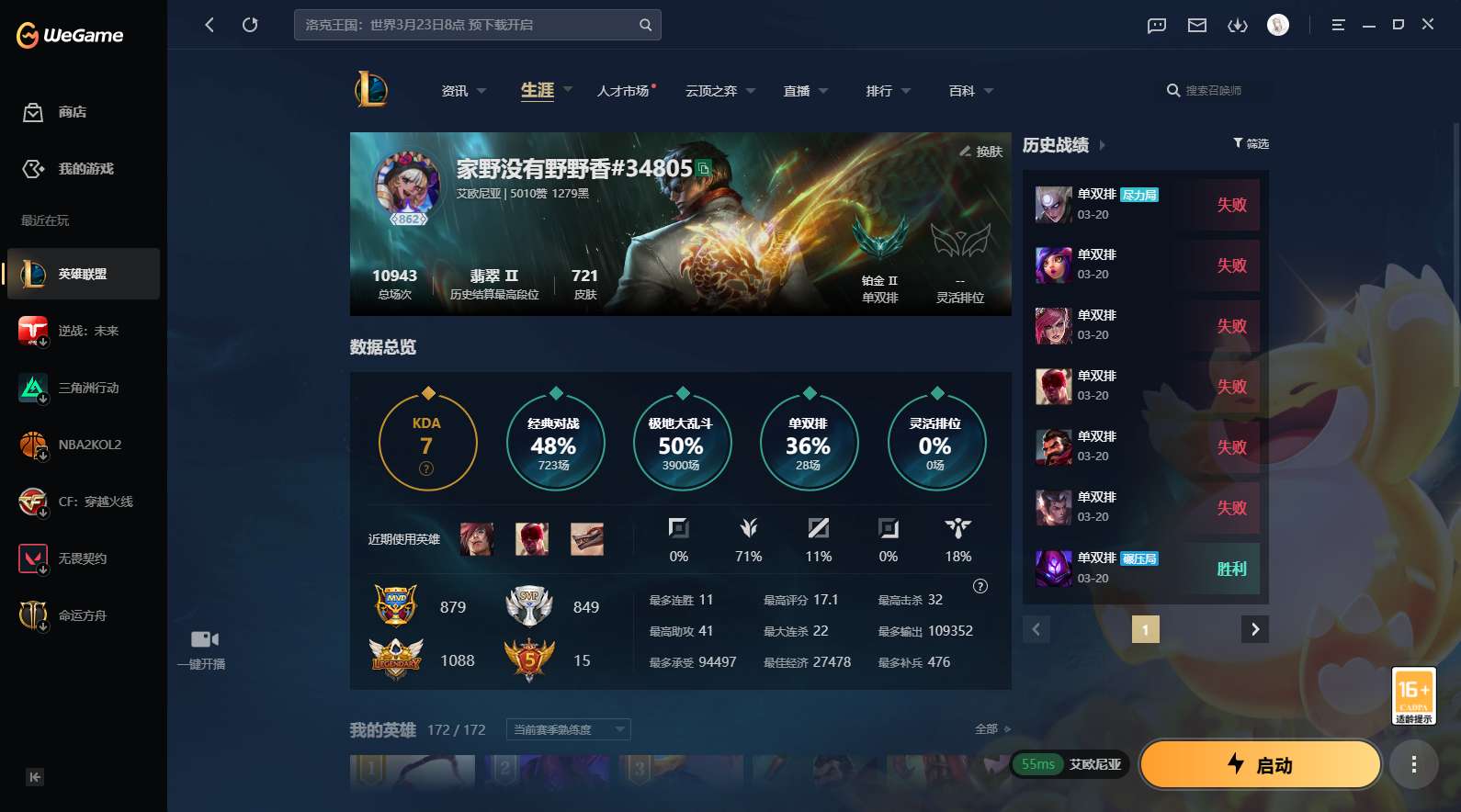Expand the 生涯 dropdown arrow
This screenshot has width=1461, height=812.
(x=567, y=90)
